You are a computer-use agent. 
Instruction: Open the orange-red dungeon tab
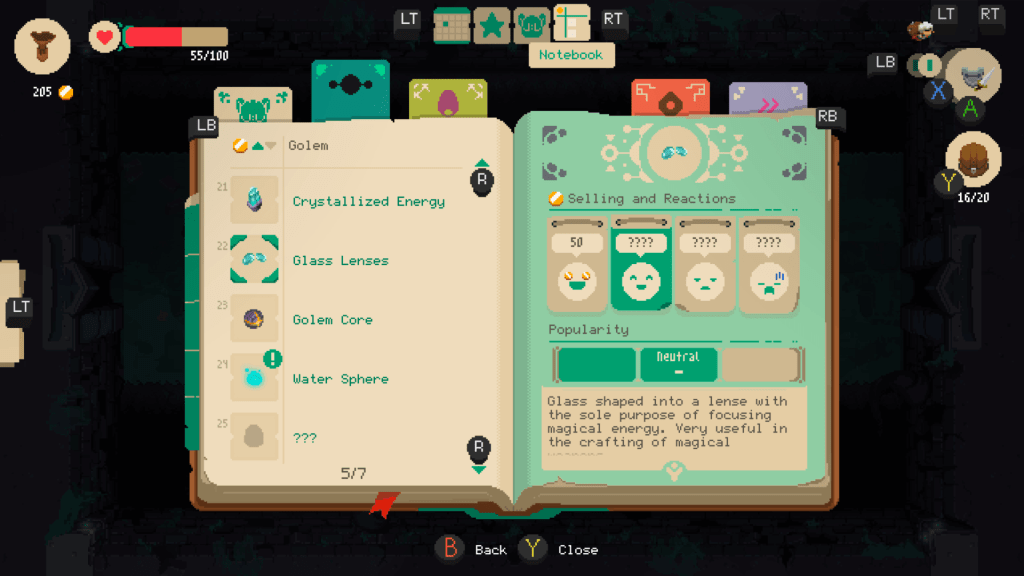click(670, 98)
